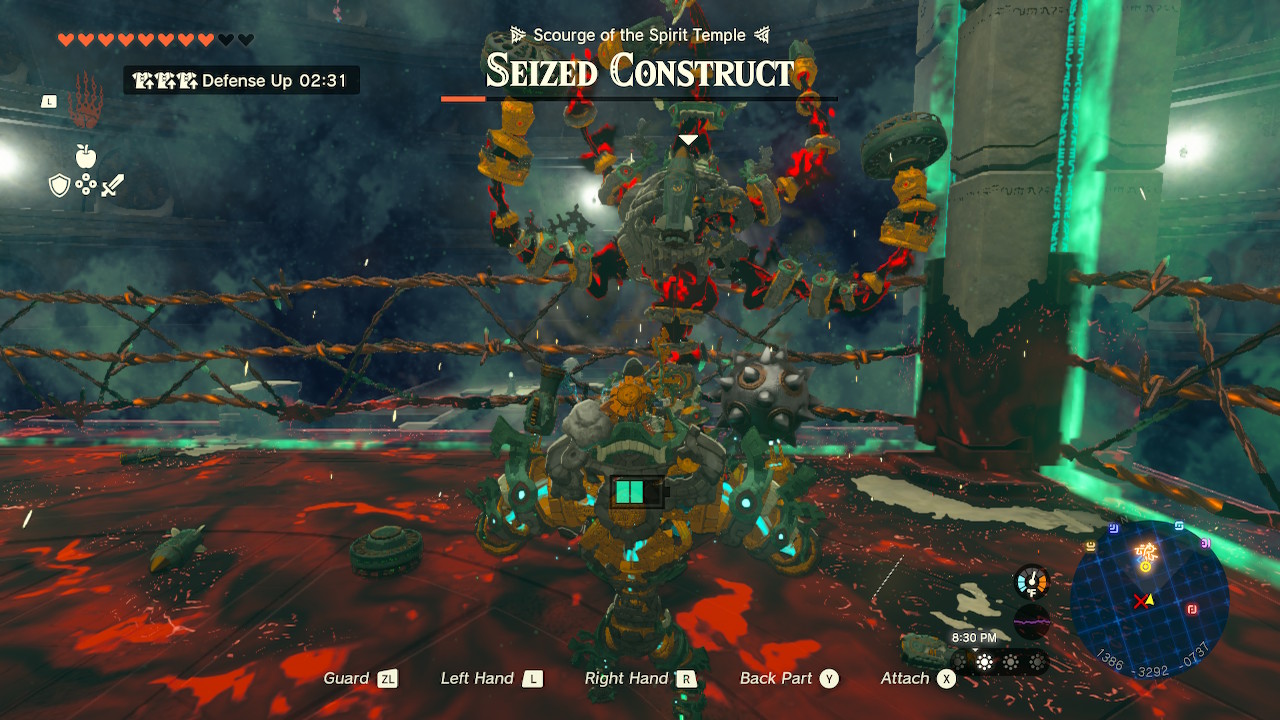Open the shield quick-select icon
The height and width of the screenshot is (720, 1280).
[x=59, y=185]
